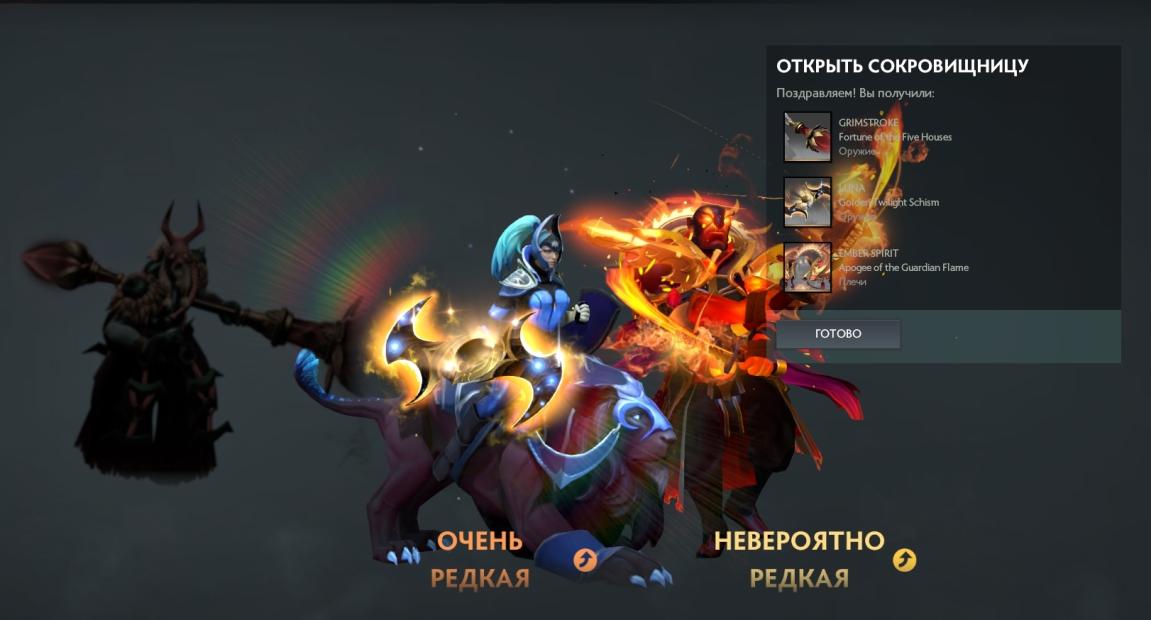The height and width of the screenshot is (620, 1151).
Task: Click the swirl icon next to ОЧЕНЬ РЕДКАЯ
Action: coord(586,560)
